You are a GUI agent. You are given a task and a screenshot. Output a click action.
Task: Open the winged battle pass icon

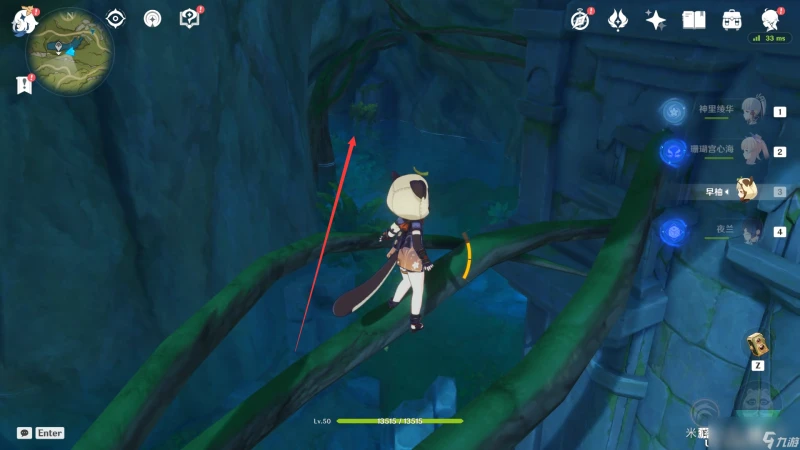coord(618,19)
